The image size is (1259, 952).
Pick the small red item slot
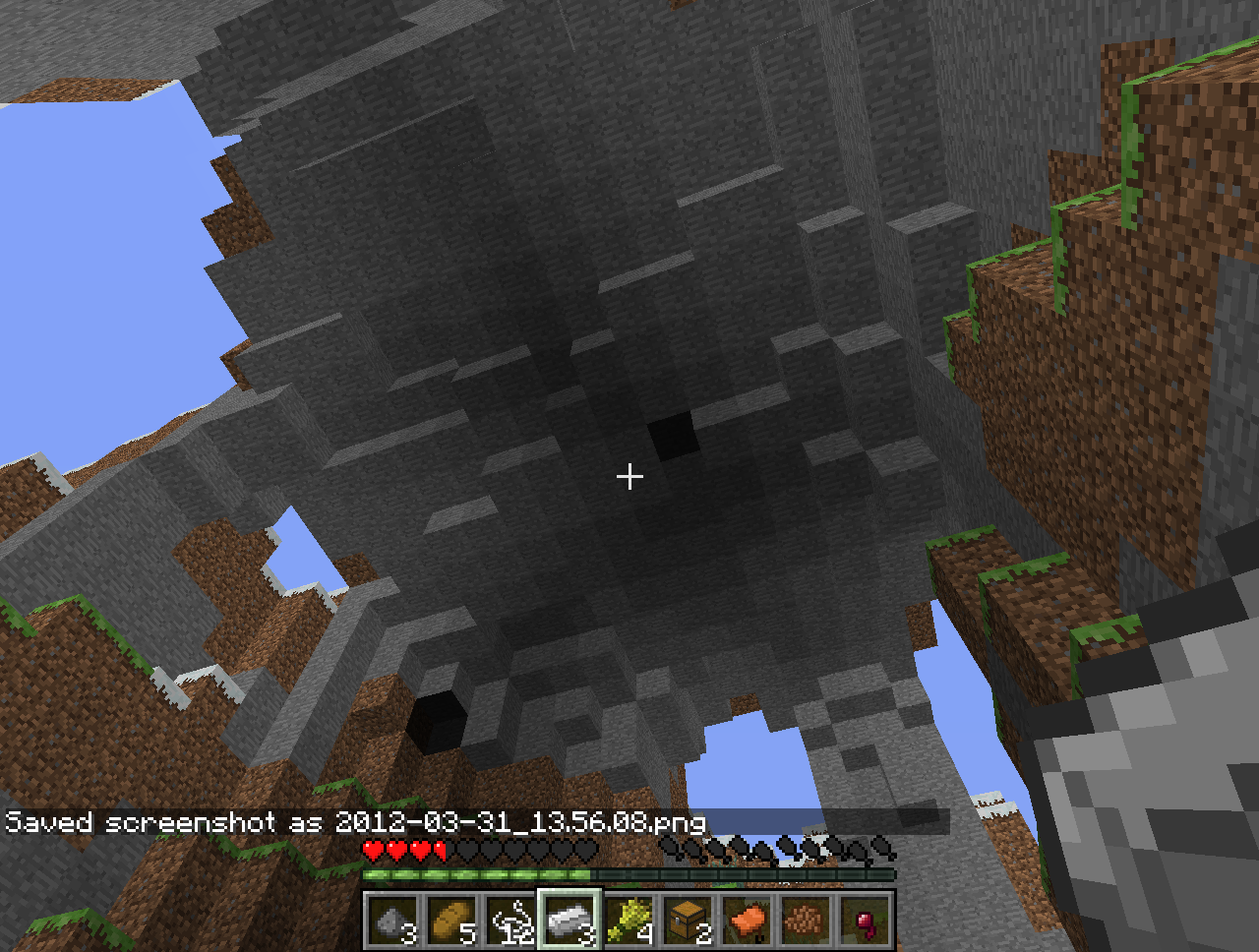866,921
